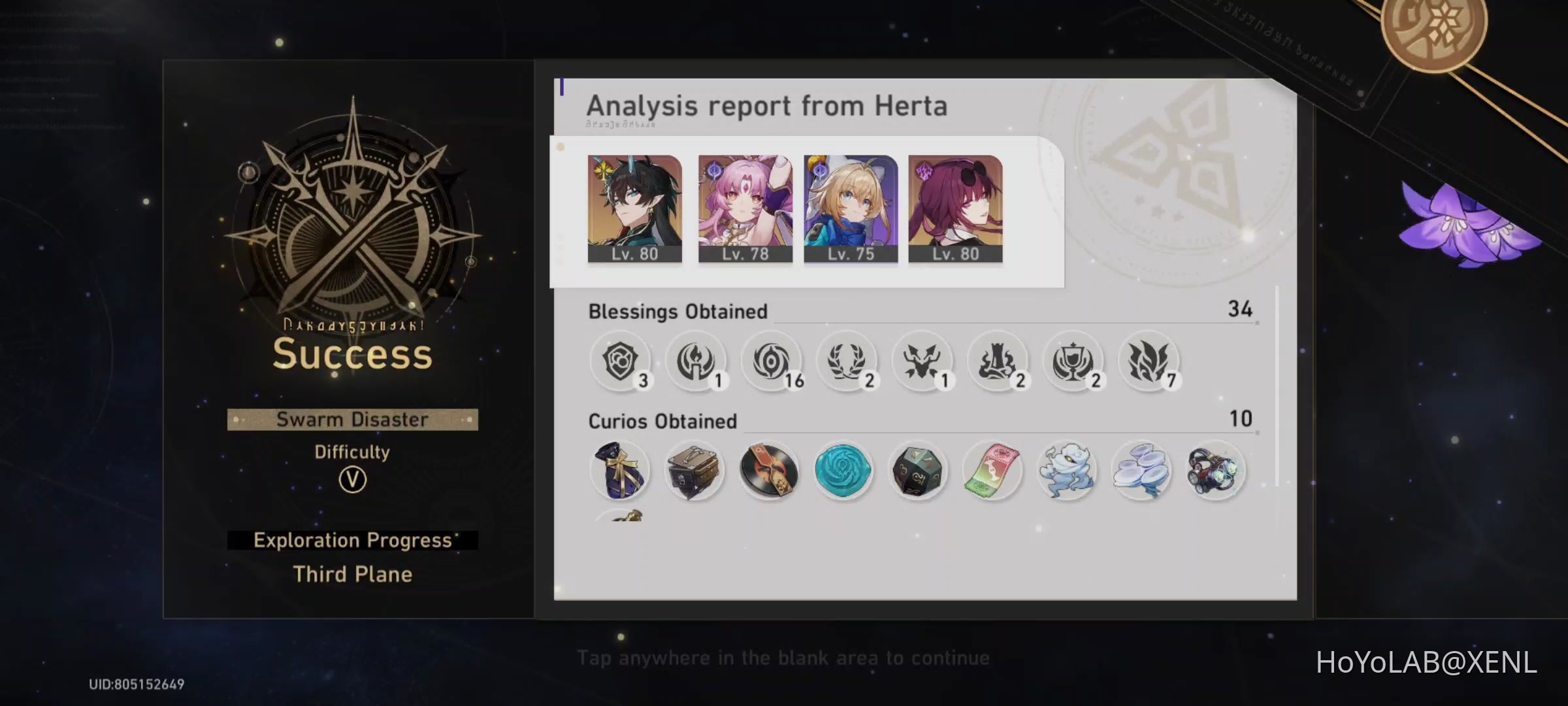Select the lottery ticket curio
The height and width of the screenshot is (706, 1568).
(992, 471)
